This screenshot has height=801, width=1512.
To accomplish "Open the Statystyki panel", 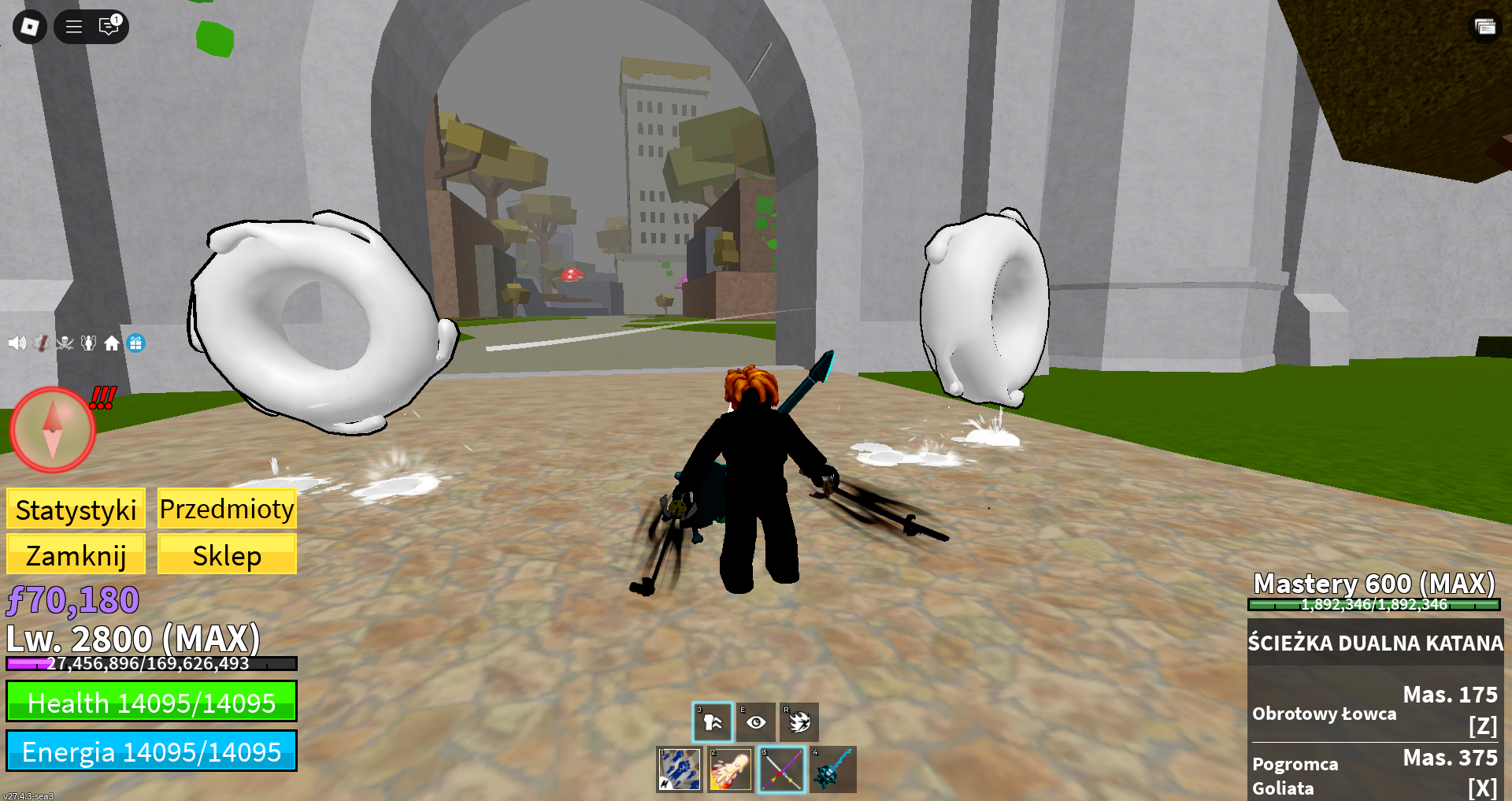I will 76,510.
